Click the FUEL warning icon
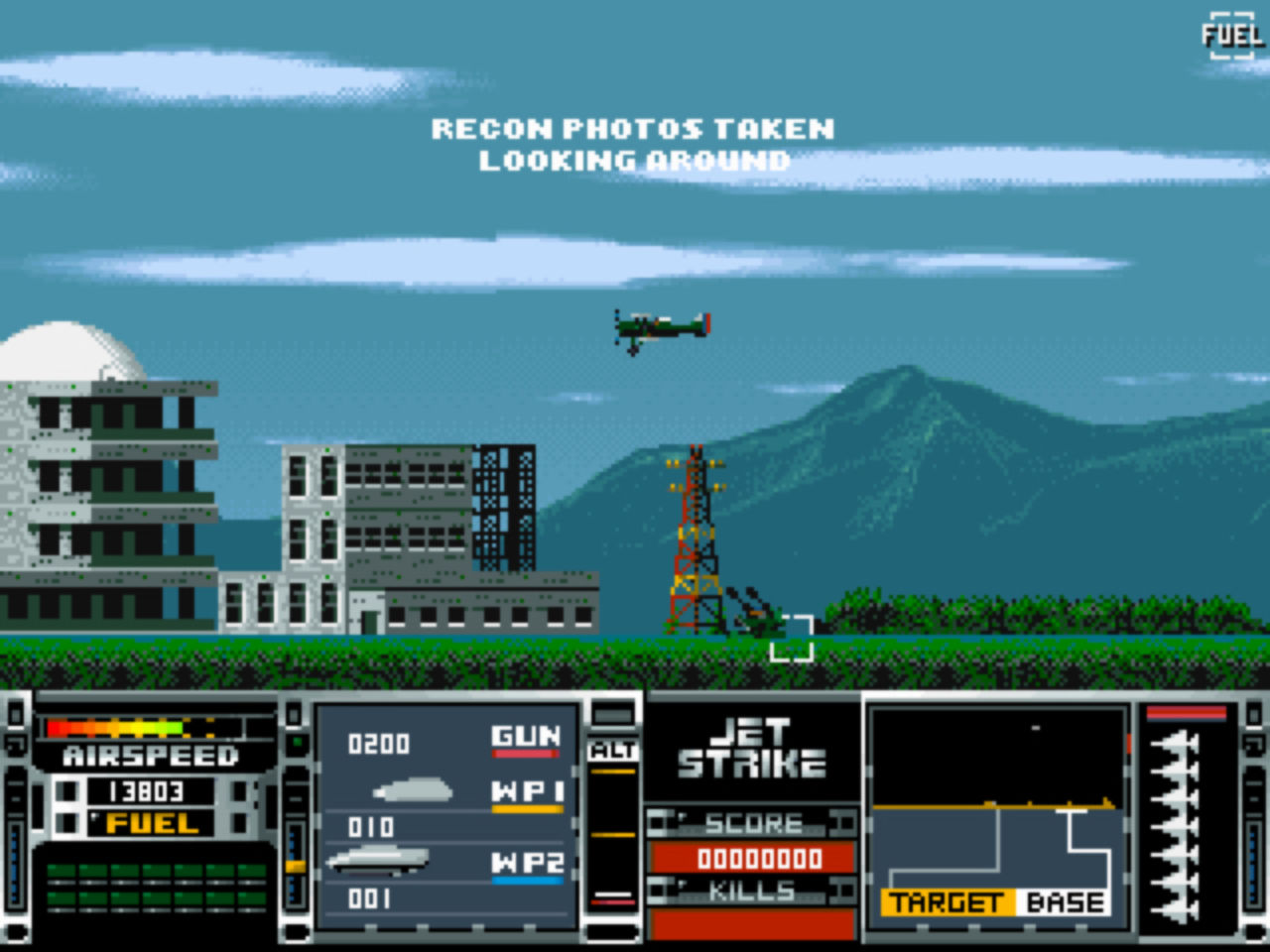 pos(1231,36)
